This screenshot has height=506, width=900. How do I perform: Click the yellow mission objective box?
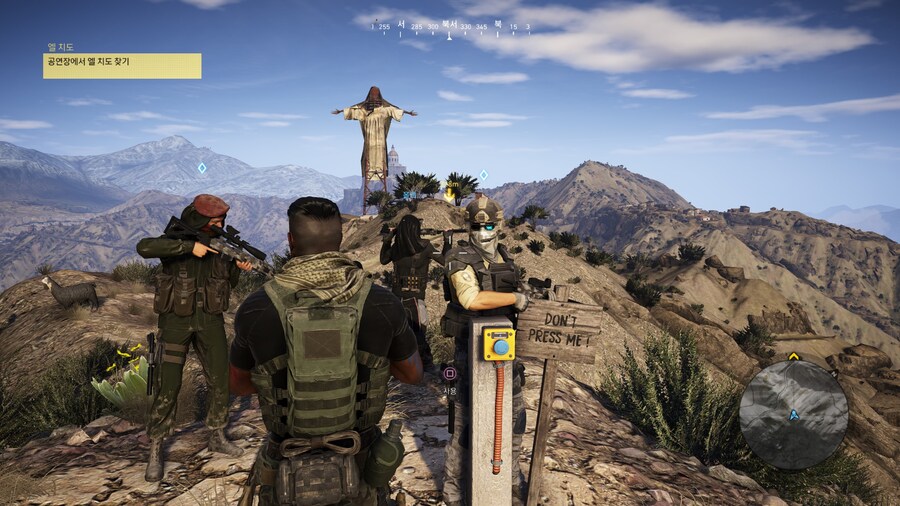[x=122, y=66]
